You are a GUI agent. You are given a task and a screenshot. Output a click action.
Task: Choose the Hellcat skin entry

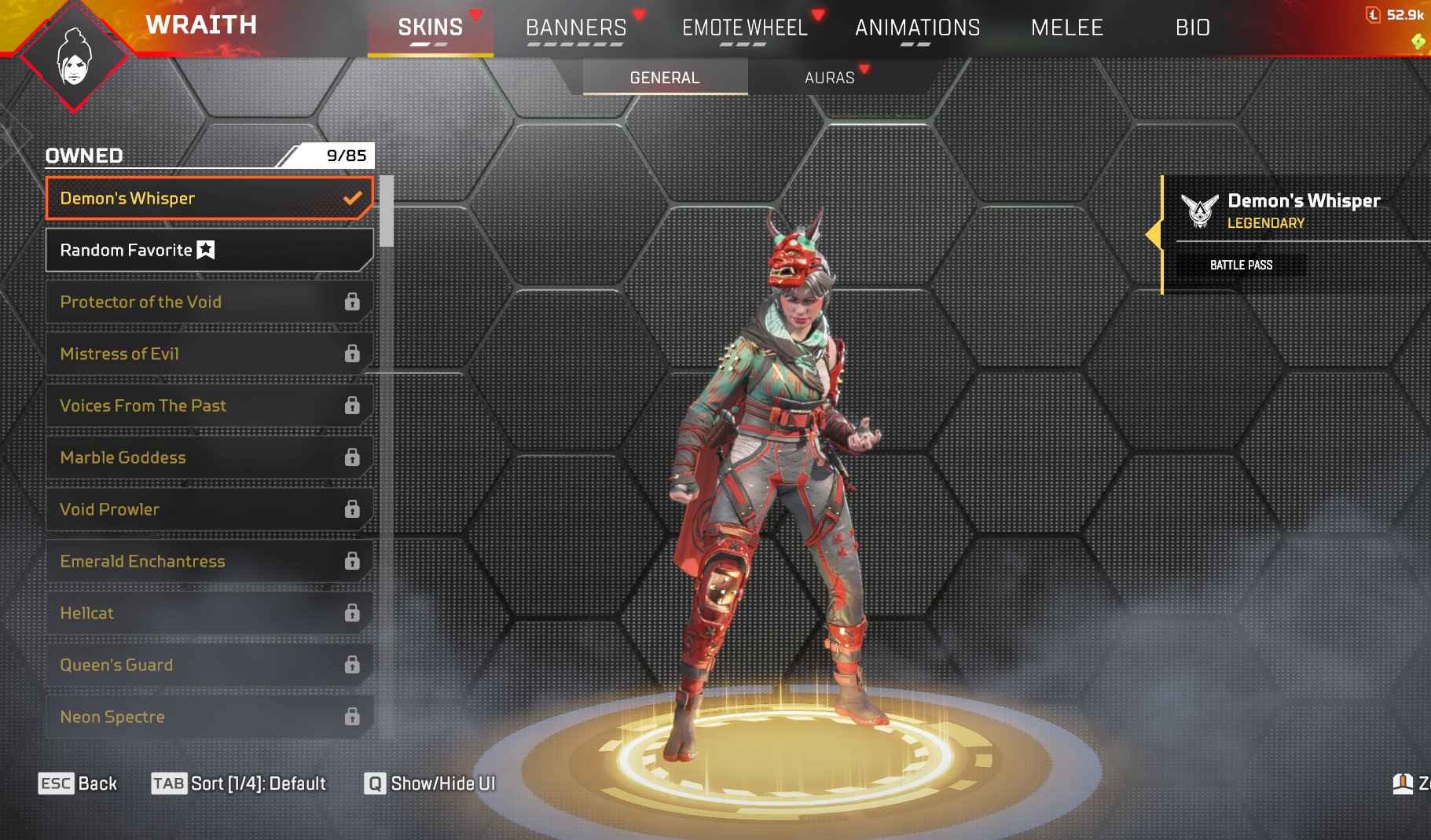pyautogui.click(x=208, y=613)
